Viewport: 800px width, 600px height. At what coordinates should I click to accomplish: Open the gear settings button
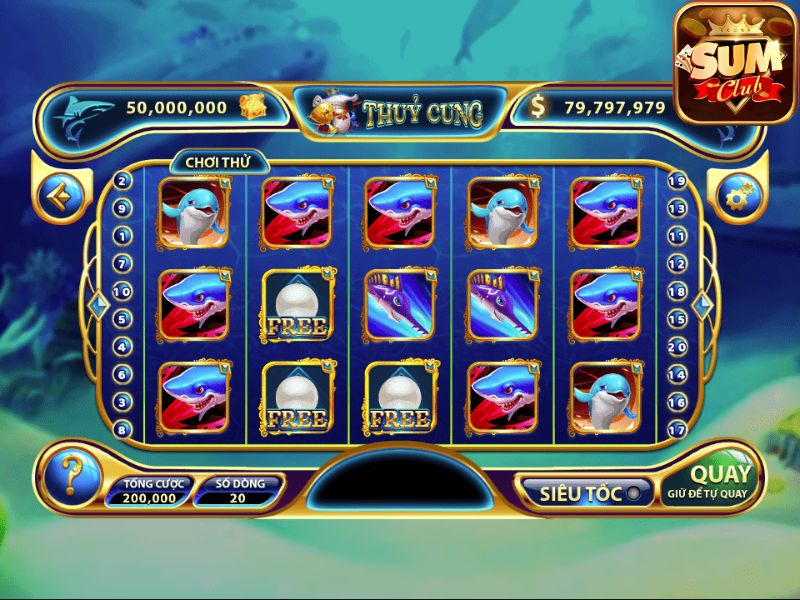pyautogui.click(x=735, y=196)
